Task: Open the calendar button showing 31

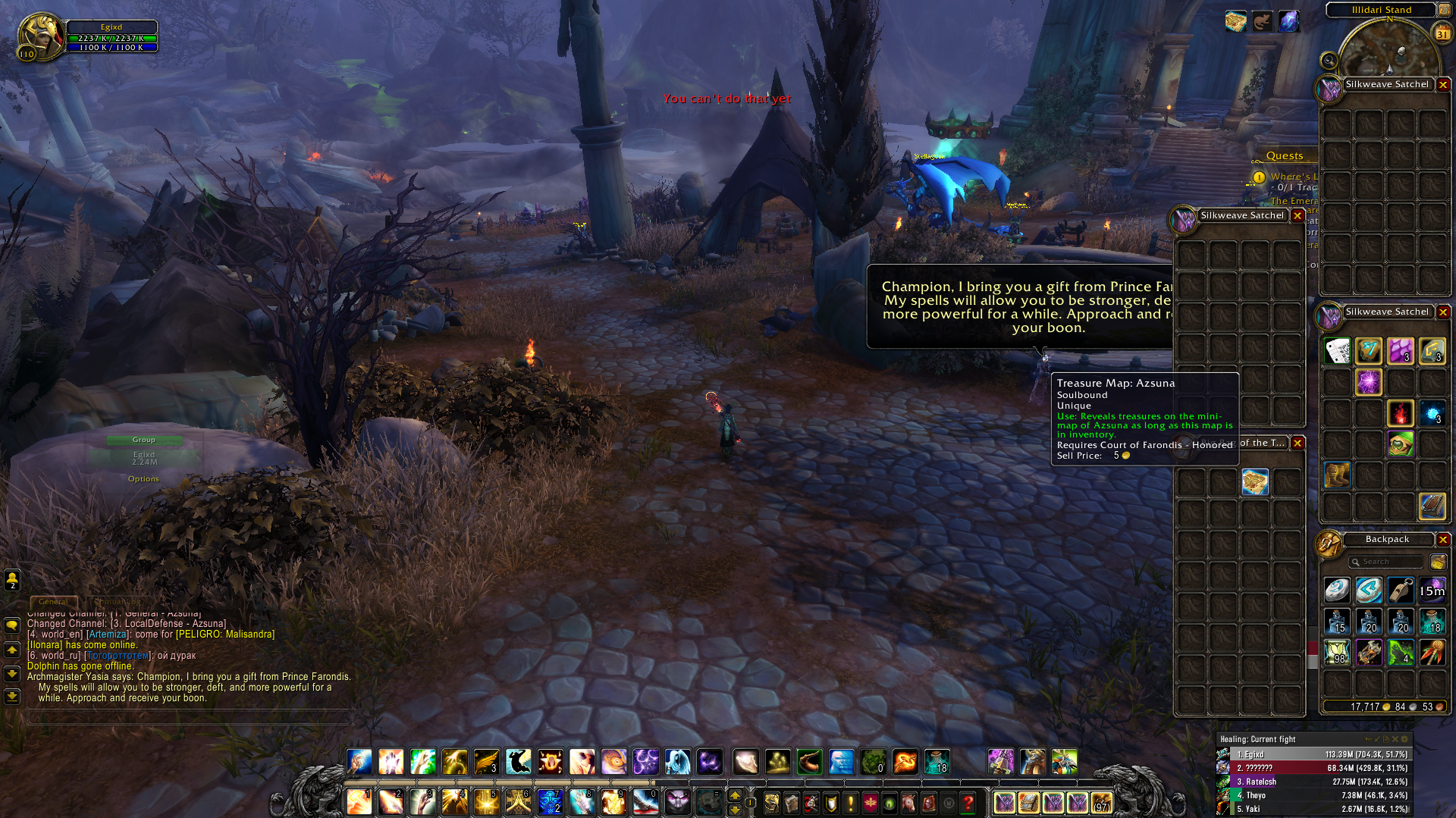Action: point(1442,33)
